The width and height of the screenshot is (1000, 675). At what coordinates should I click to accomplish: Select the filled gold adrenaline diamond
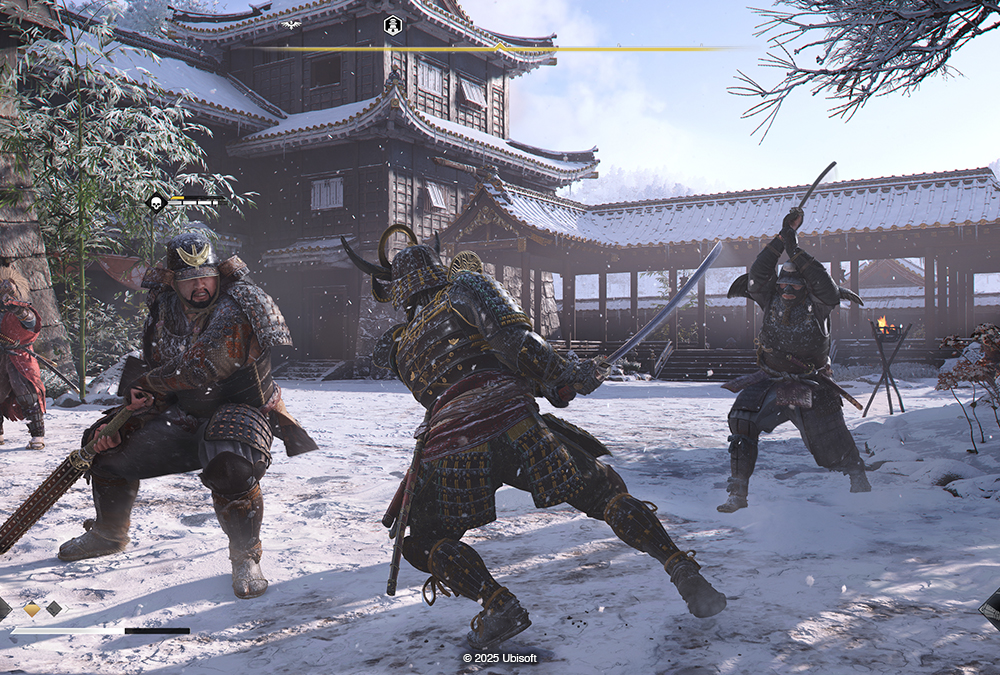click(x=32, y=608)
